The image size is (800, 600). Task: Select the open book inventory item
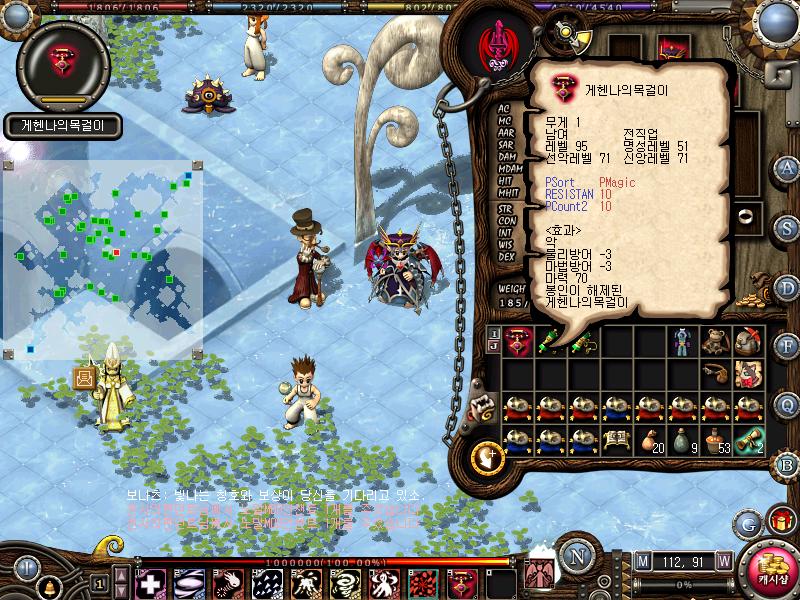coord(616,440)
